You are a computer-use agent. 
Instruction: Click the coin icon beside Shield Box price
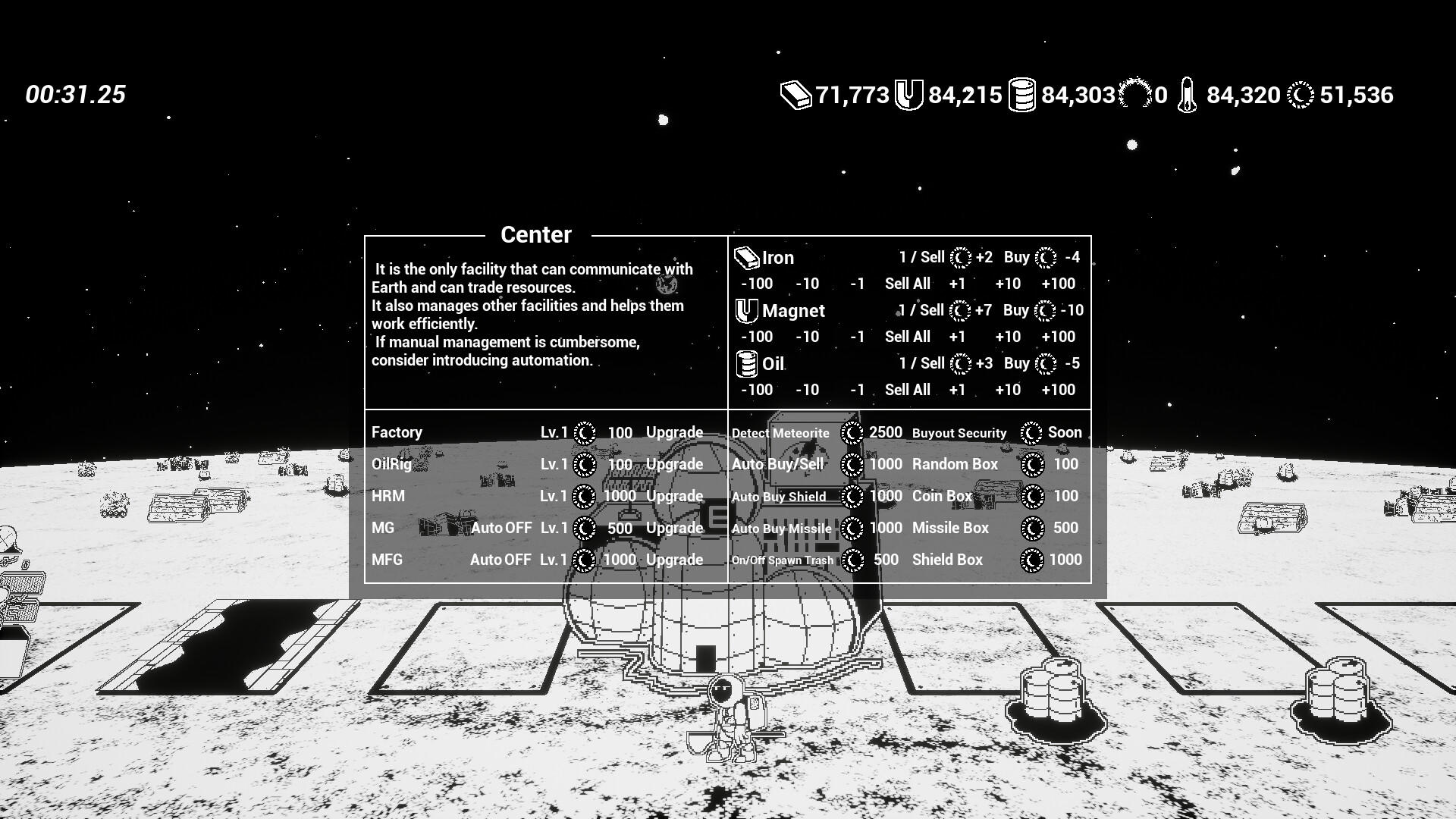click(x=1031, y=560)
